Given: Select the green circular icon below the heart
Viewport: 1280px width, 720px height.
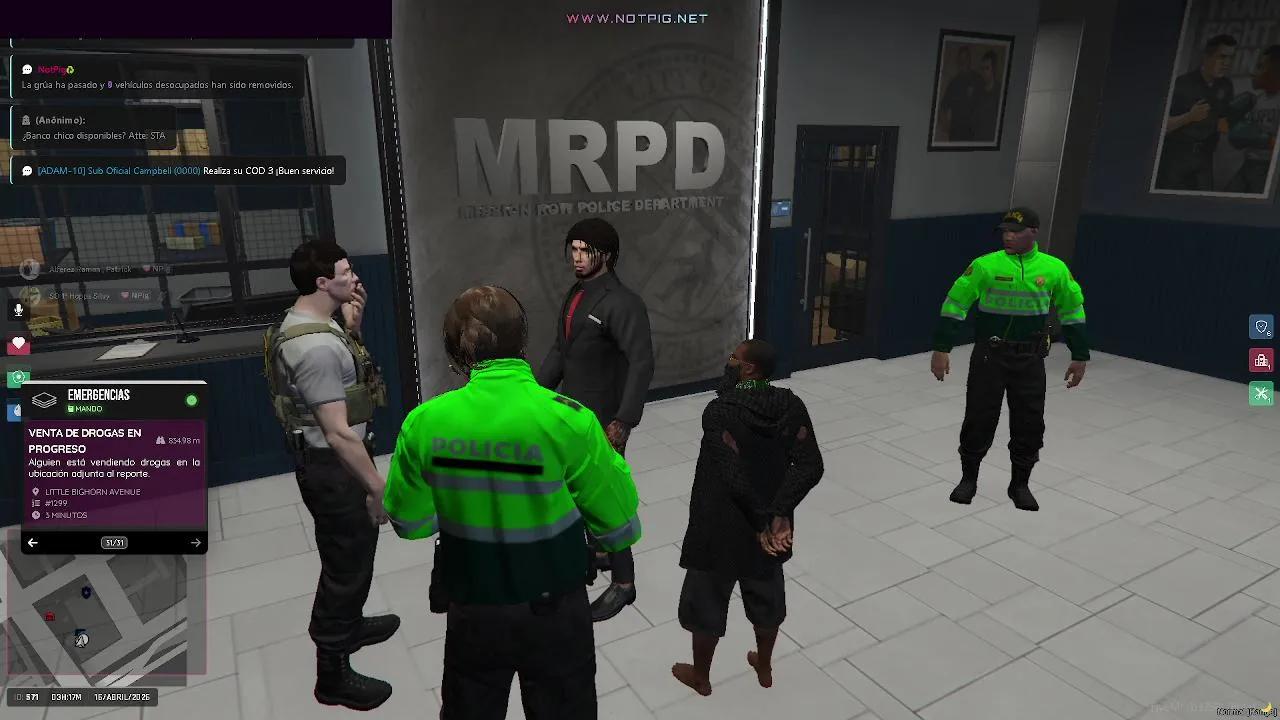Looking at the screenshot, I should [16, 378].
